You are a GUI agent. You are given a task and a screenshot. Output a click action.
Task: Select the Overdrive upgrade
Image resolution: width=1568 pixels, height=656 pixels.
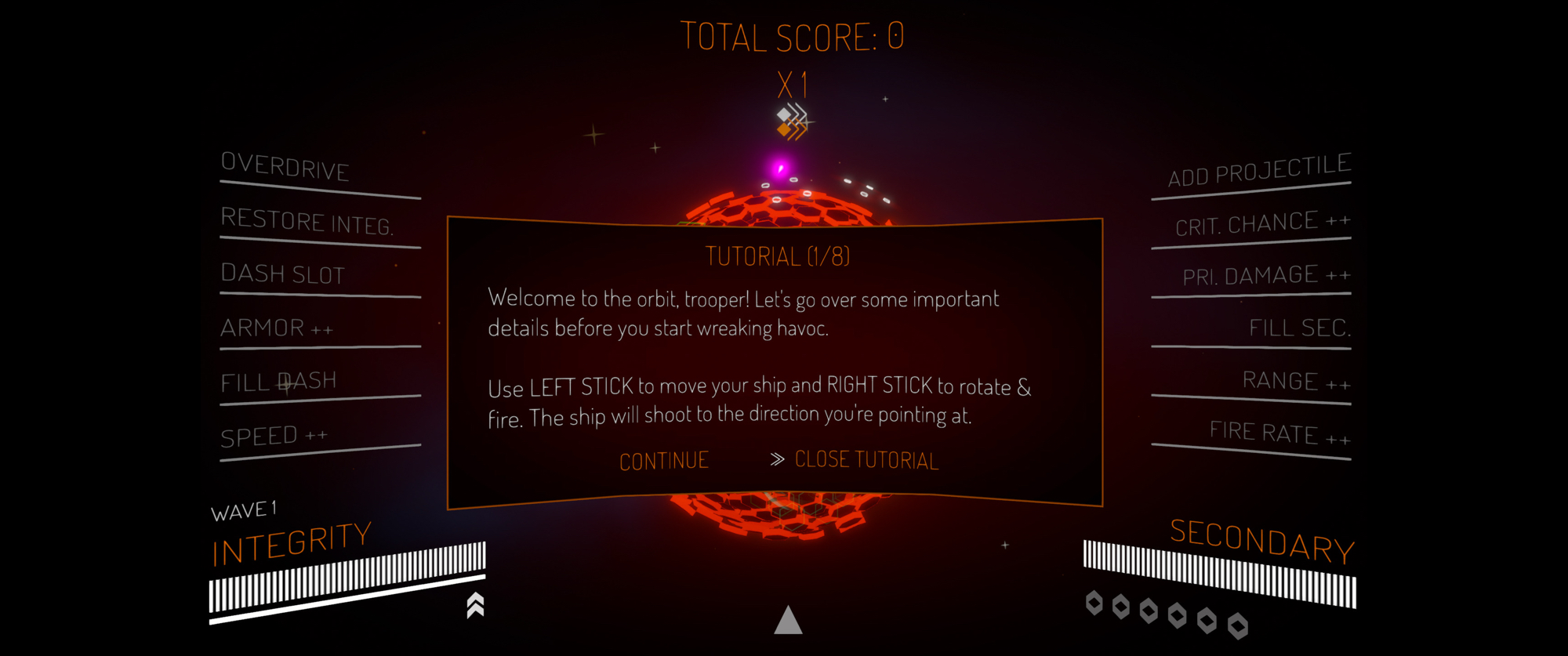click(285, 167)
